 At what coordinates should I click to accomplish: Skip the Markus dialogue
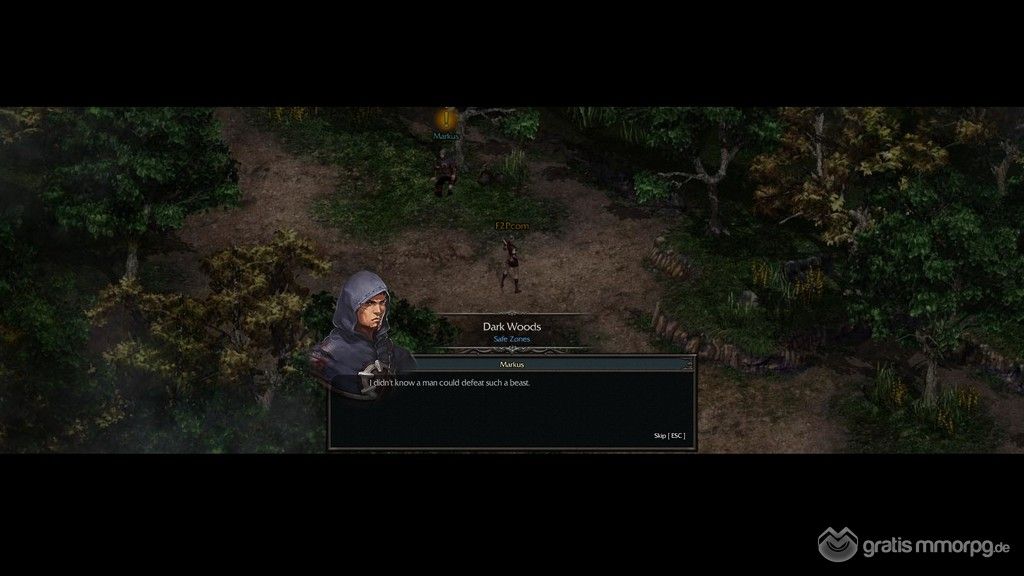tap(669, 436)
